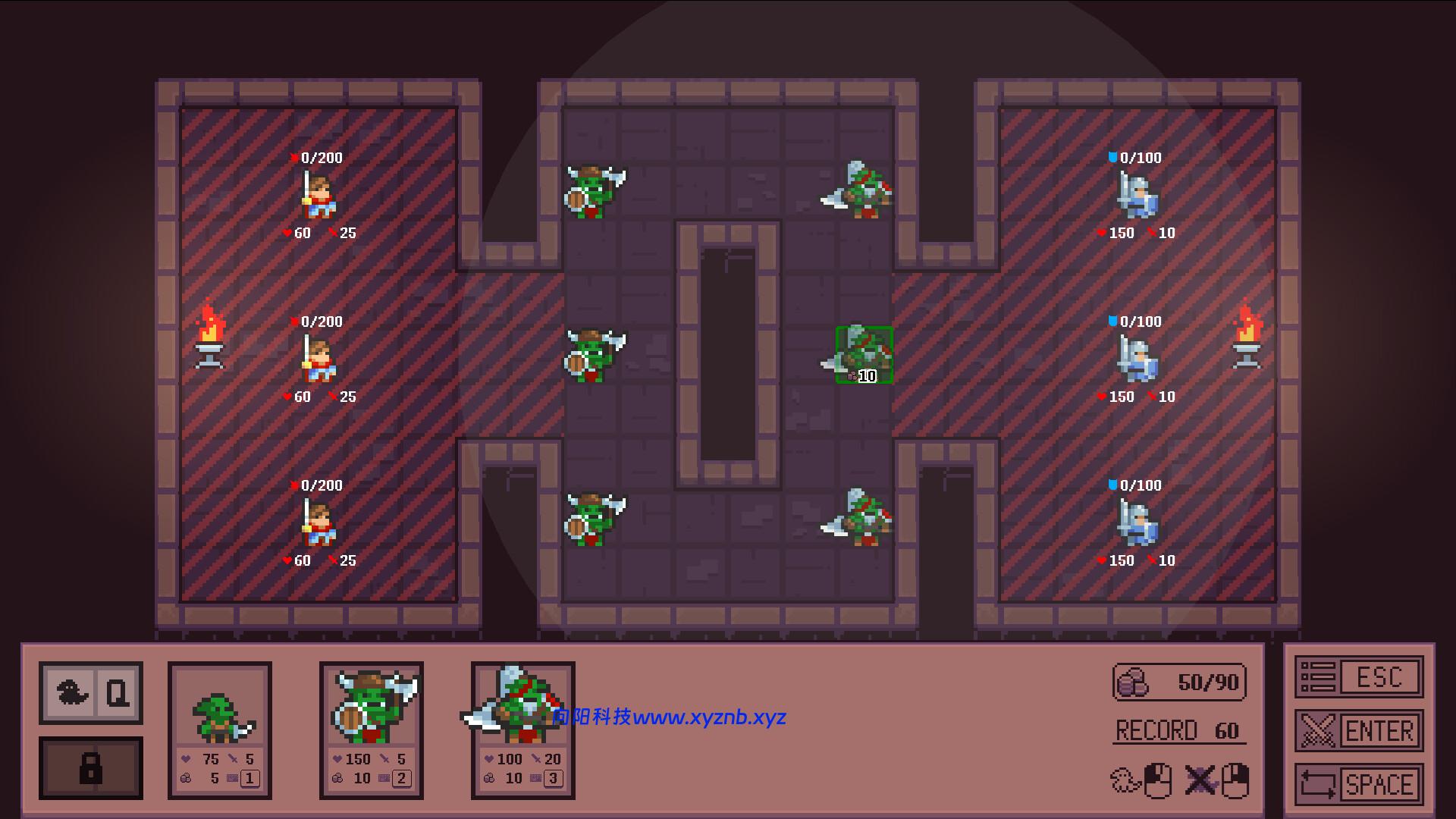This screenshot has height=819, width=1456.
Task: Click the menu list icon beside ESC
Action: pos(1317,677)
